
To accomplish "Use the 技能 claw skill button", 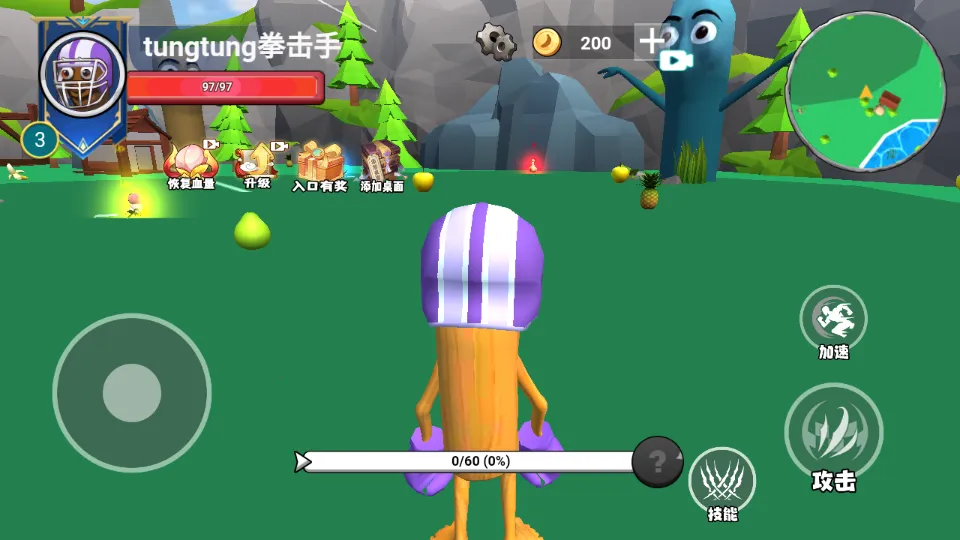I will 721,481.
